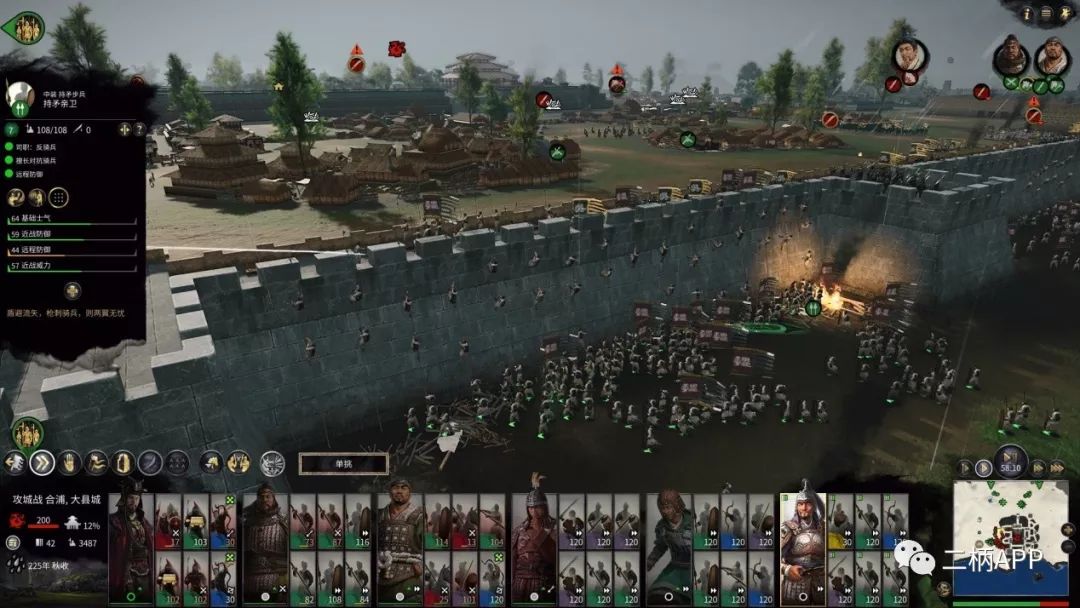Activate the halt open-hand command
Viewport: 1080px width, 608px height.
[x=69, y=462]
